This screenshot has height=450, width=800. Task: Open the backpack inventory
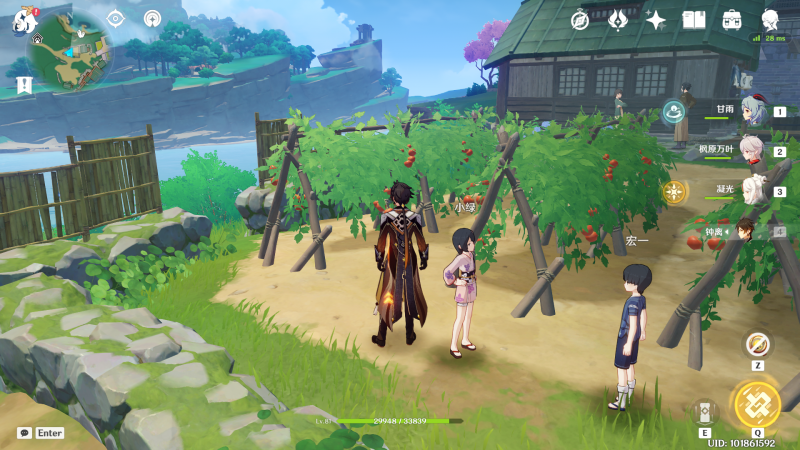pyautogui.click(x=732, y=19)
